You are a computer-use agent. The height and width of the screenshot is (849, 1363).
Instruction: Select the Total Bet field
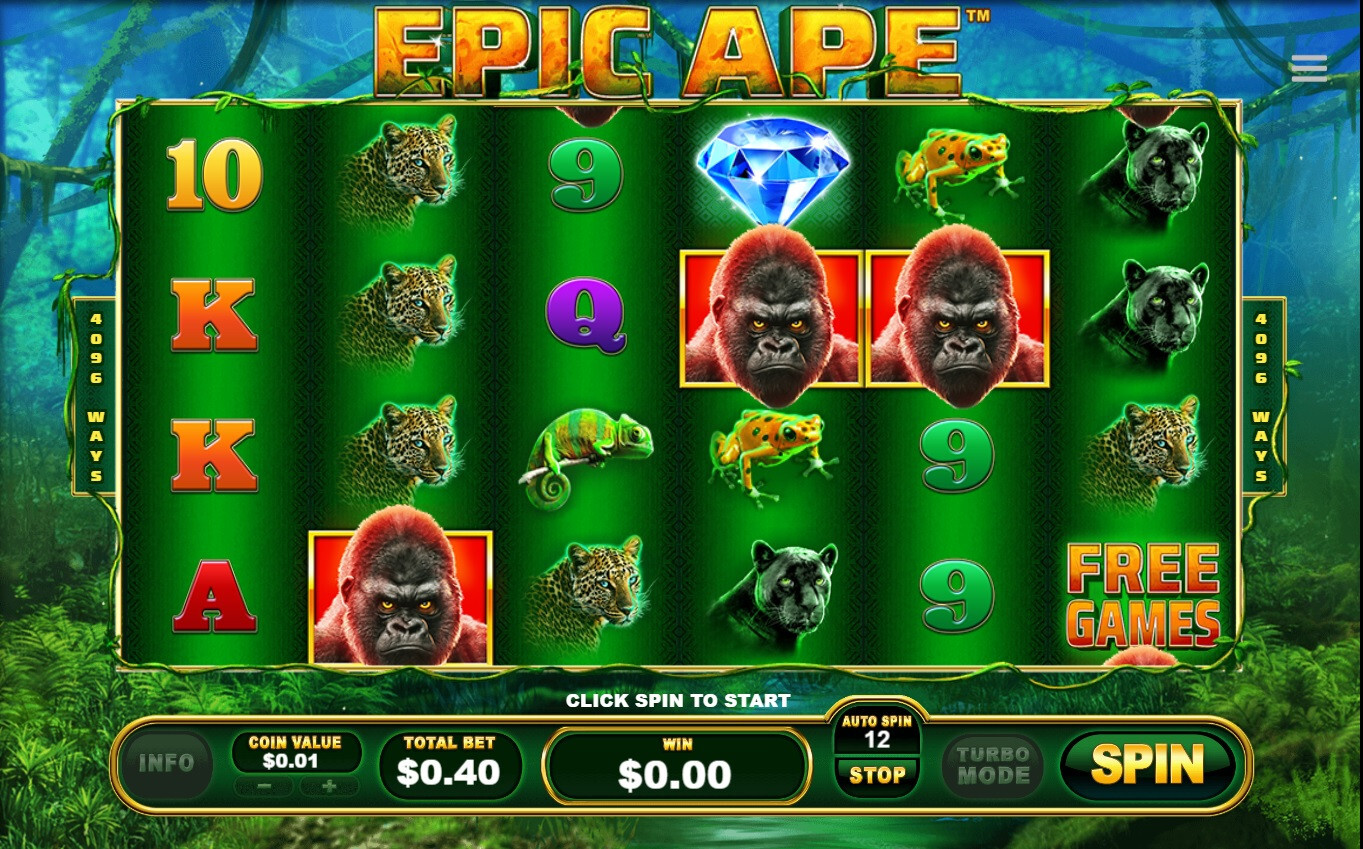[450, 763]
